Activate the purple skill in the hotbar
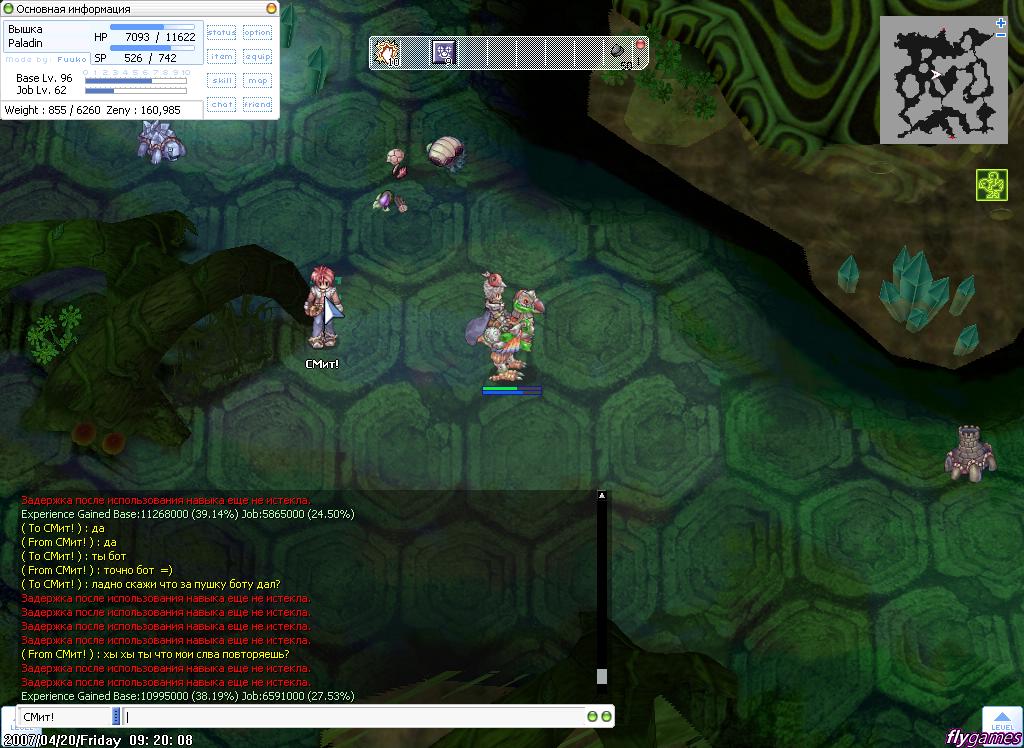This screenshot has width=1024, height=748. (x=444, y=52)
